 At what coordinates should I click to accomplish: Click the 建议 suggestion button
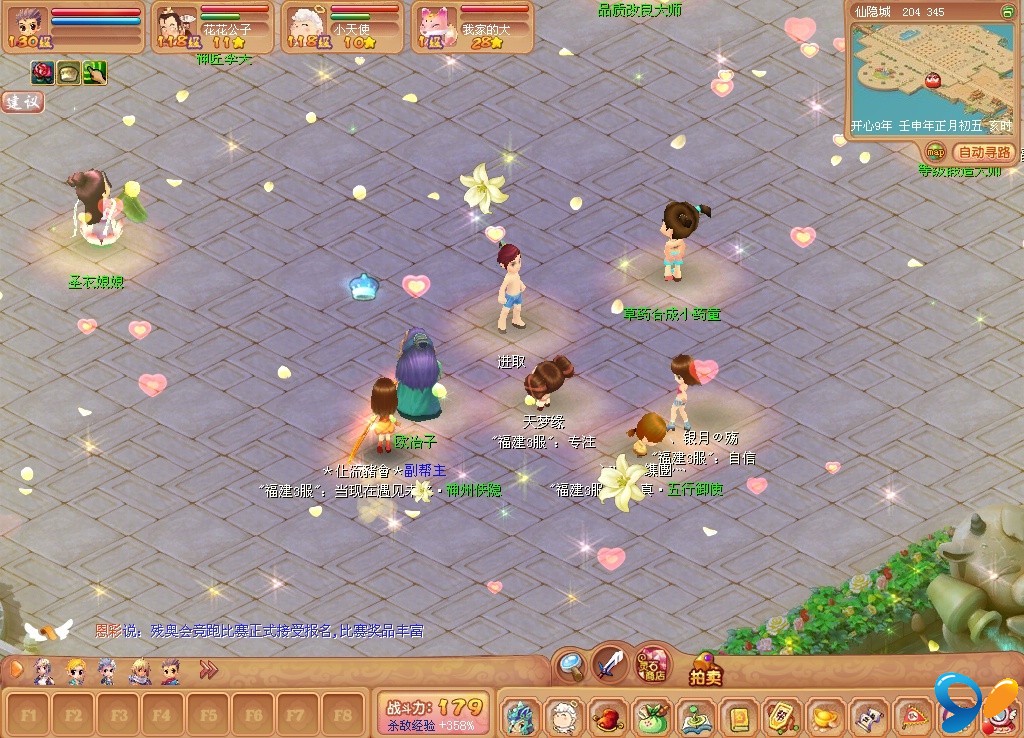point(22,102)
